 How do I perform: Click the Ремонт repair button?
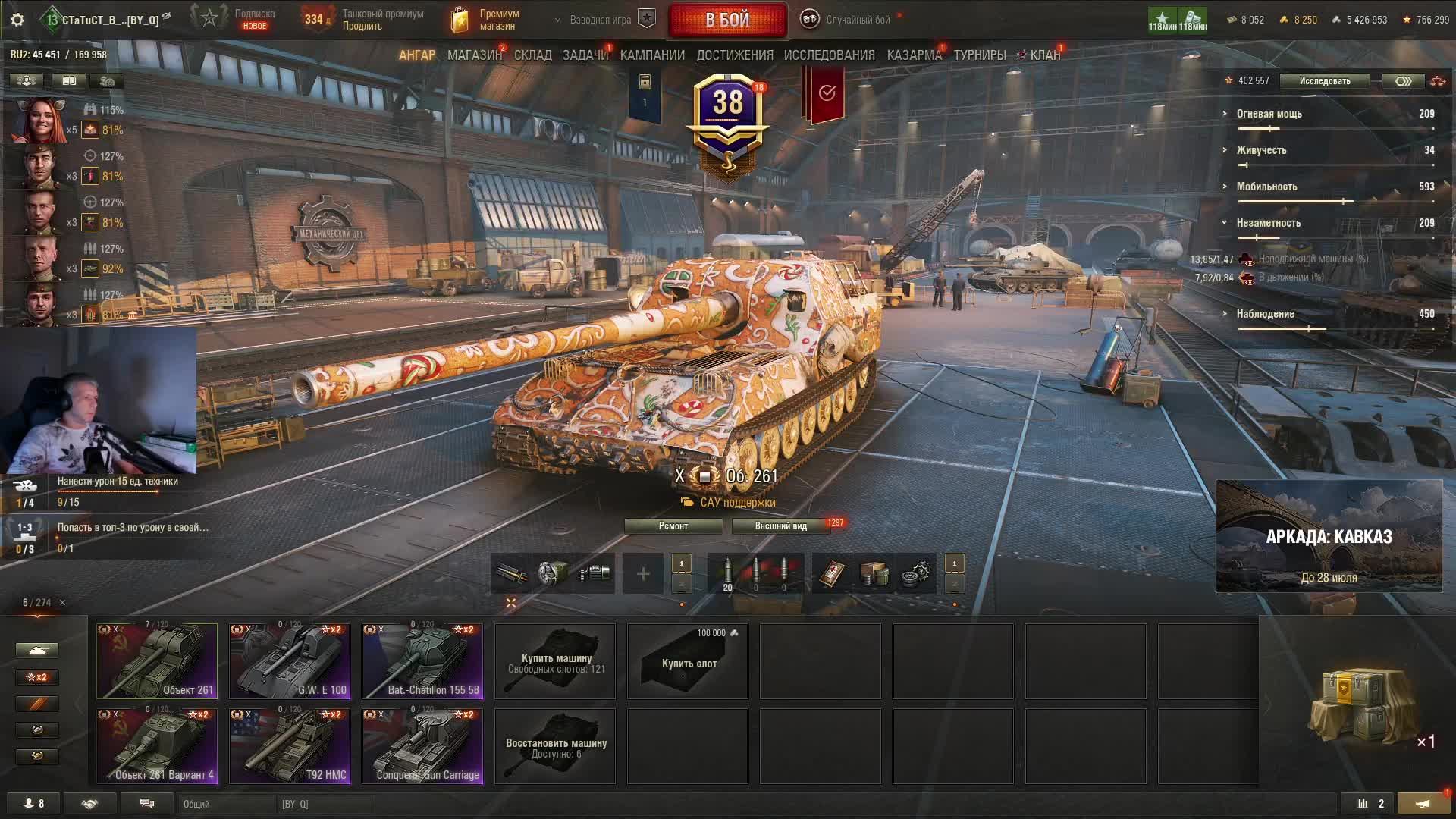tap(673, 526)
